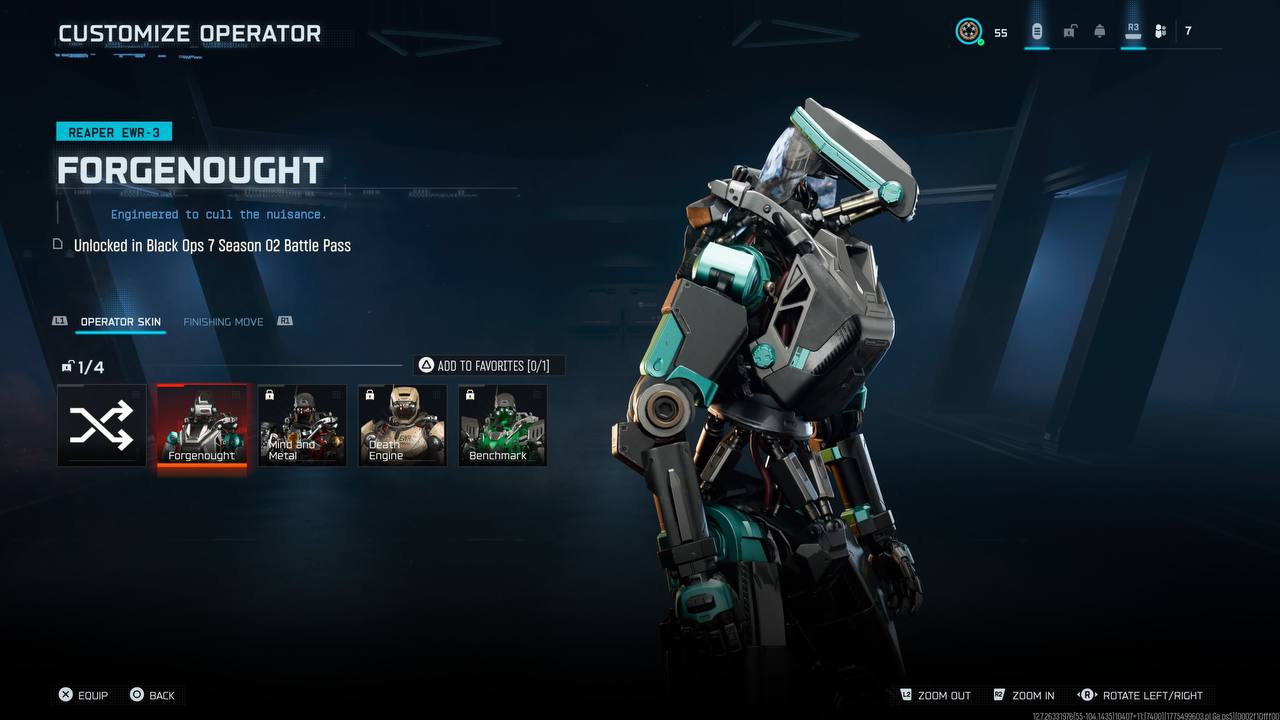Open the social friends icon
Image resolution: width=1280 pixels, height=720 pixels.
click(x=1160, y=31)
